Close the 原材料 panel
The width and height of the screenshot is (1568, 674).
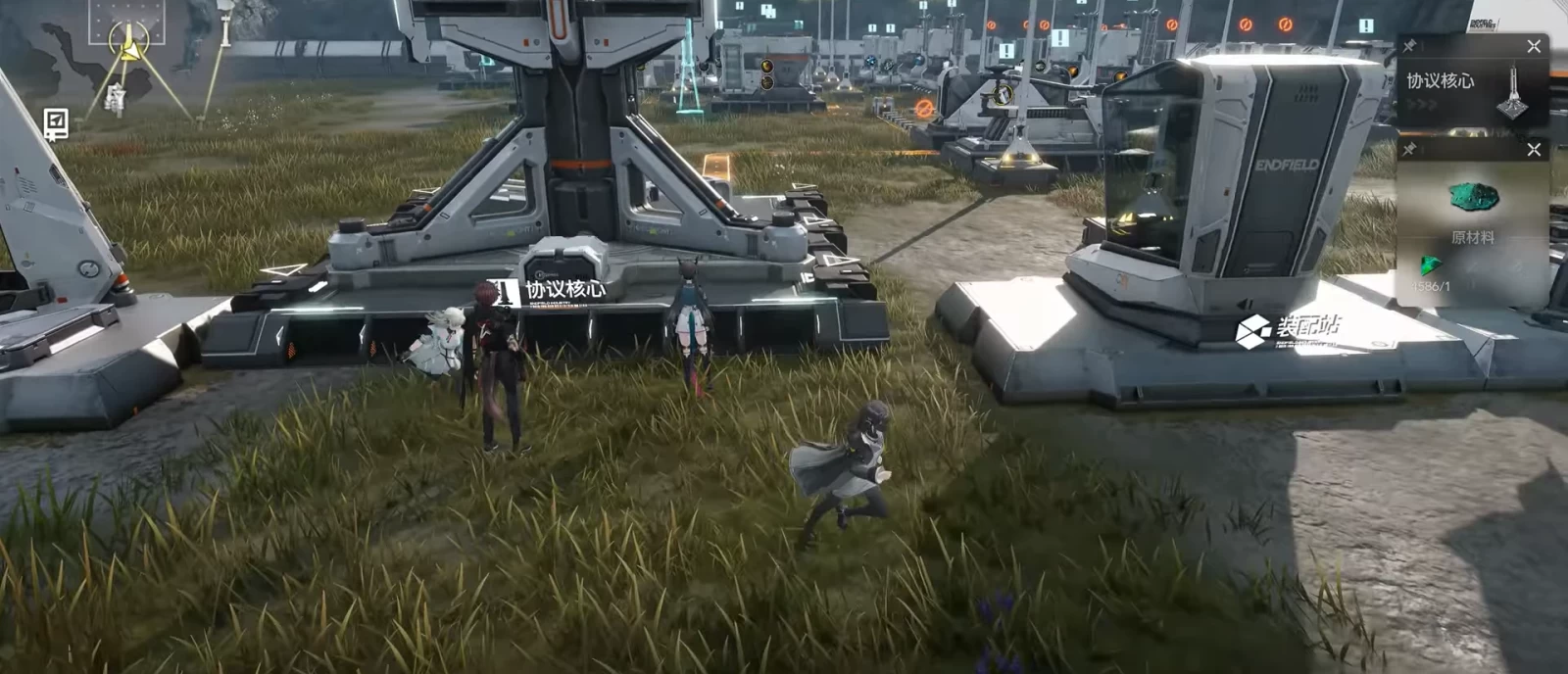(x=1534, y=150)
